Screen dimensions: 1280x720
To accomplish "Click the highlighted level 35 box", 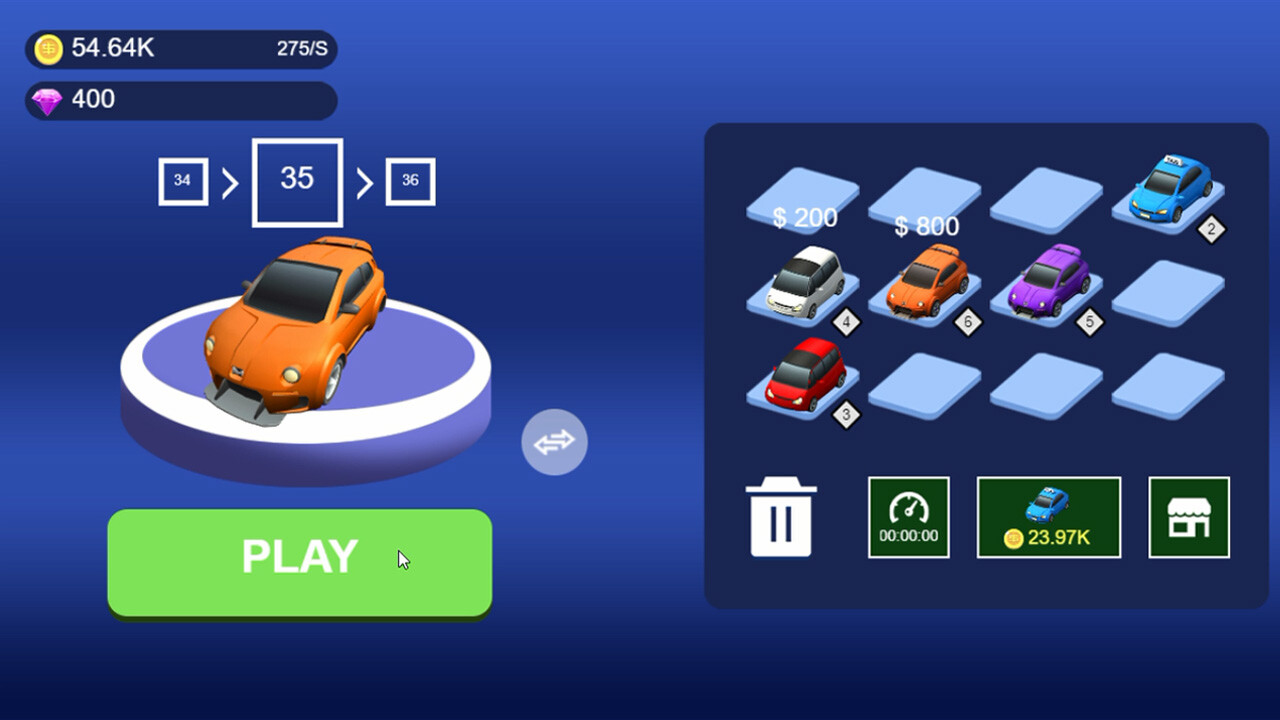I will point(296,181).
